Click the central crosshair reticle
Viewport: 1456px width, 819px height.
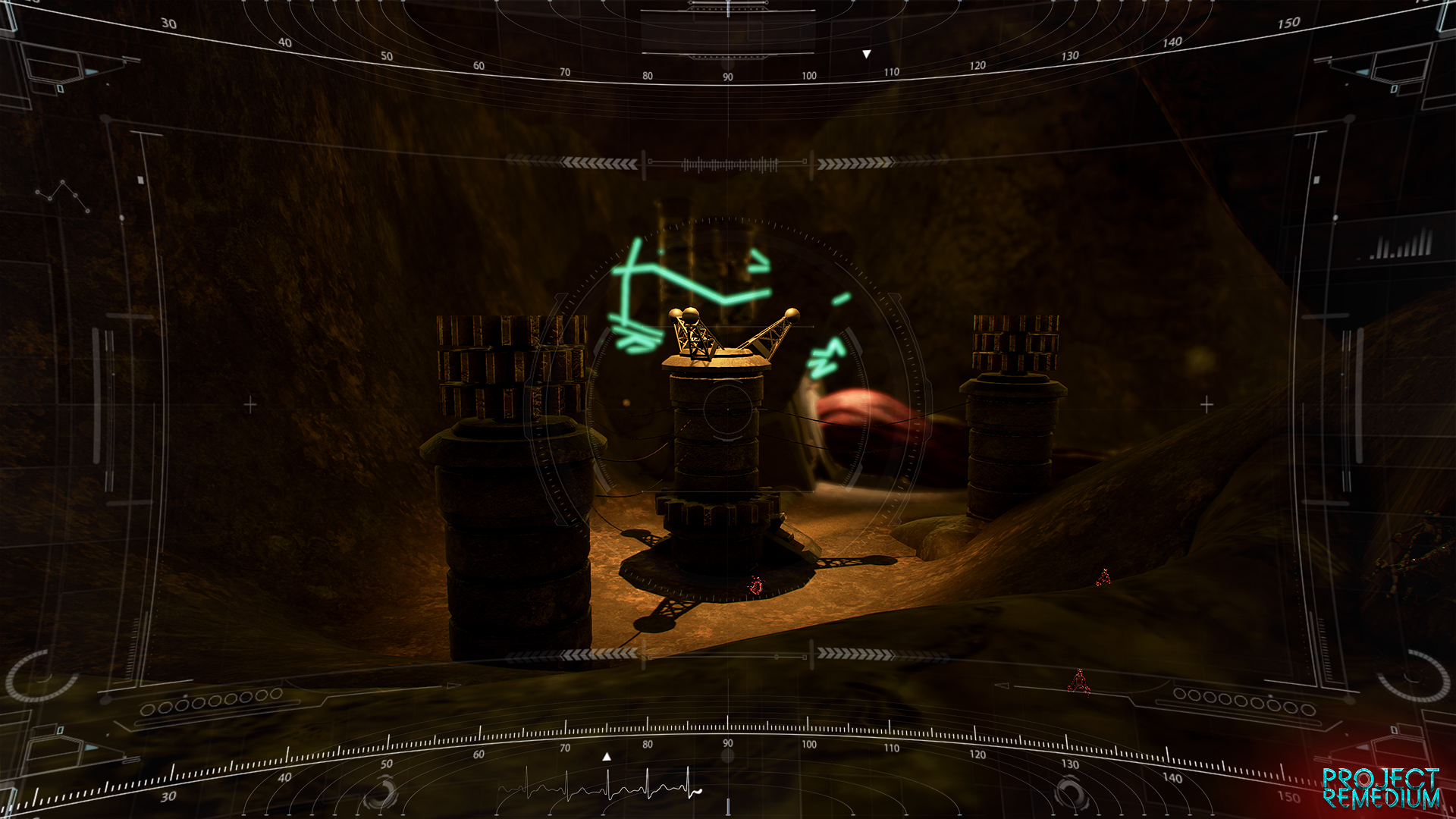coord(726,408)
